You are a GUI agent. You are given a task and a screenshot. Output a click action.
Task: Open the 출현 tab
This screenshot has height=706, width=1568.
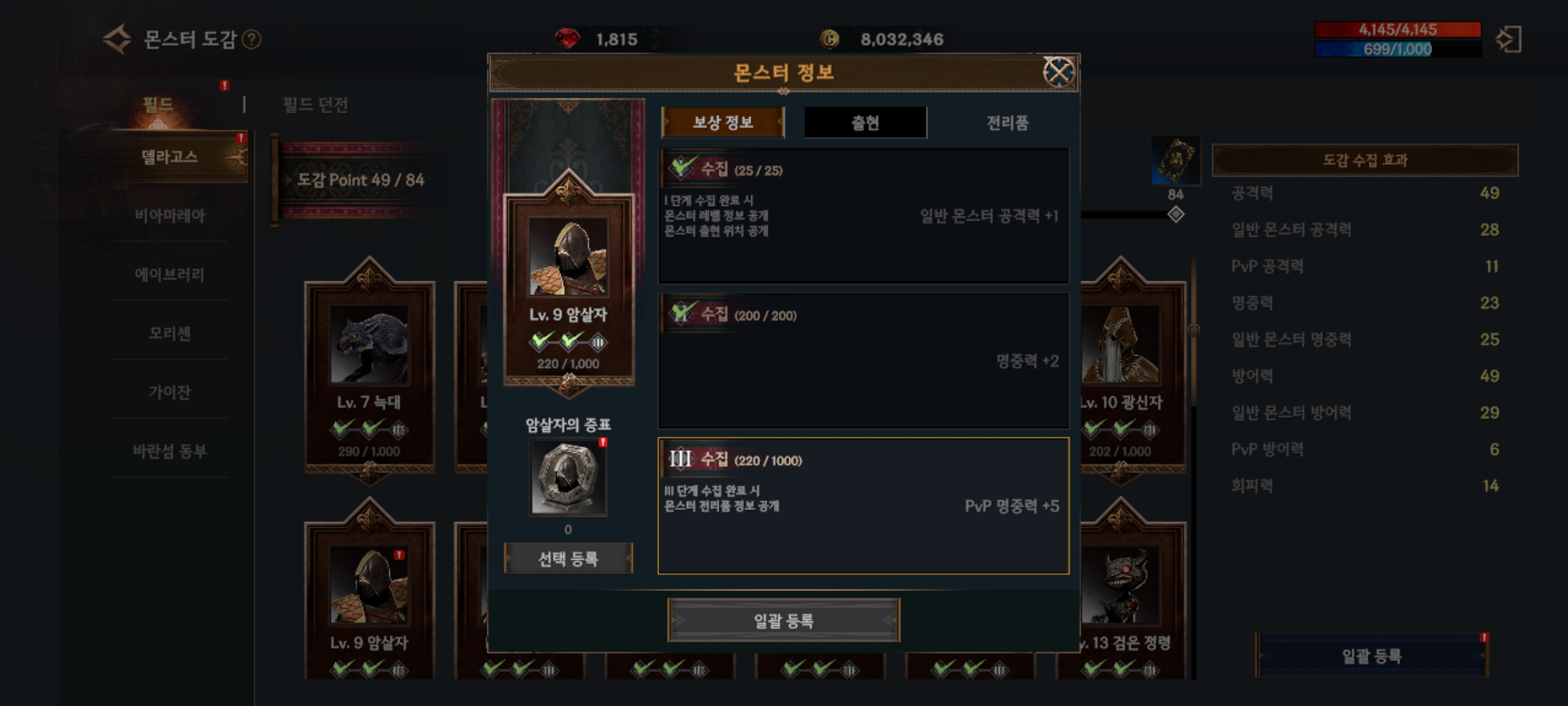(x=865, y=122)
